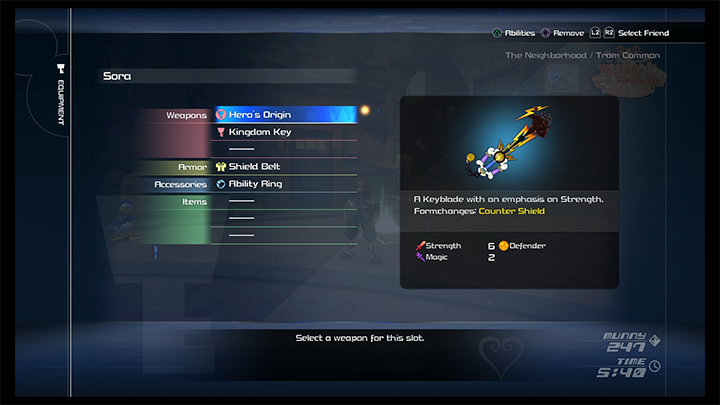Select the Shield Belt armor slot
720x405 pixels.
click(x=285, y=167)
